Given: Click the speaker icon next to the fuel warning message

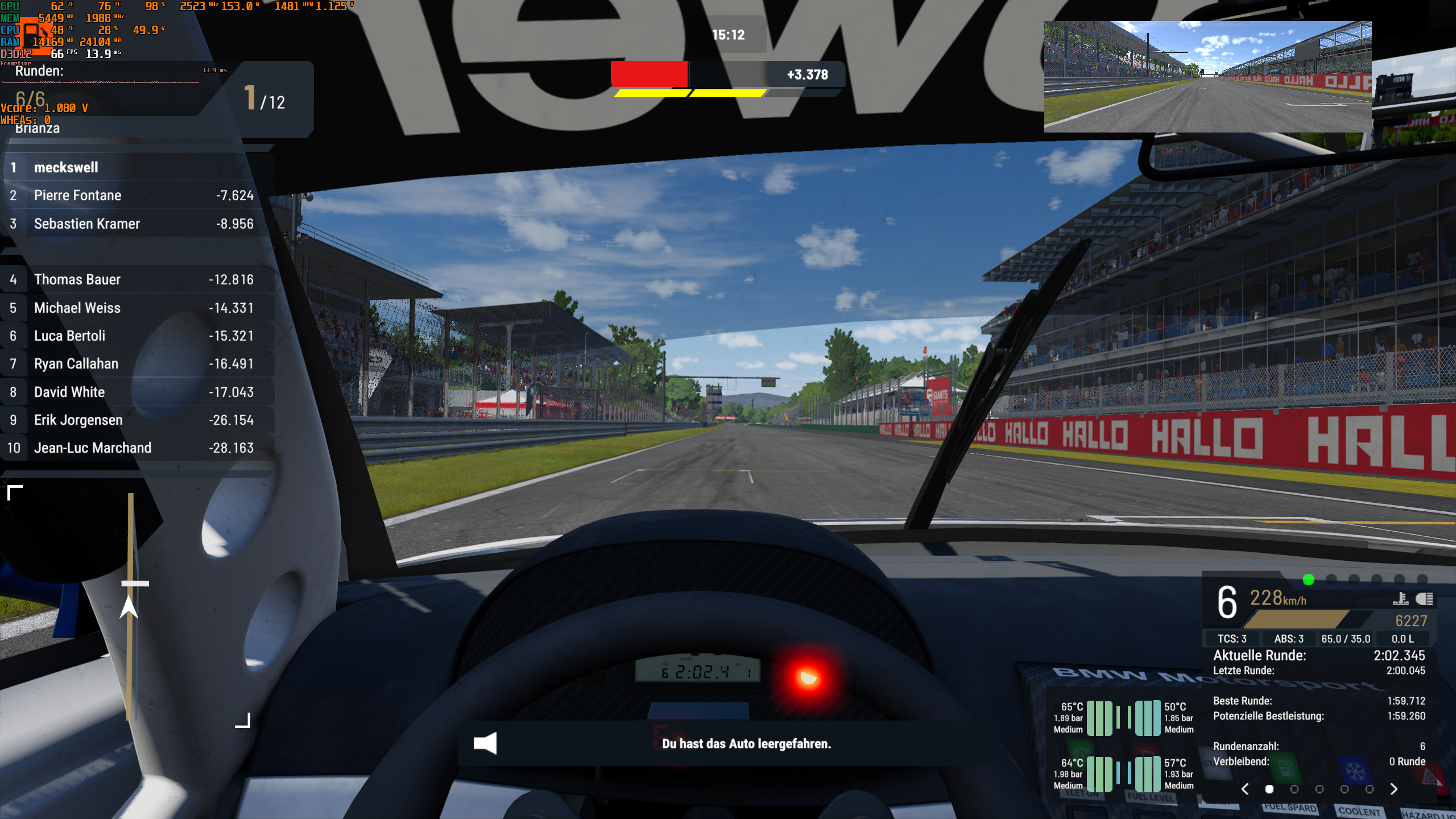Looking at the screenshot, I should [485, 744].
